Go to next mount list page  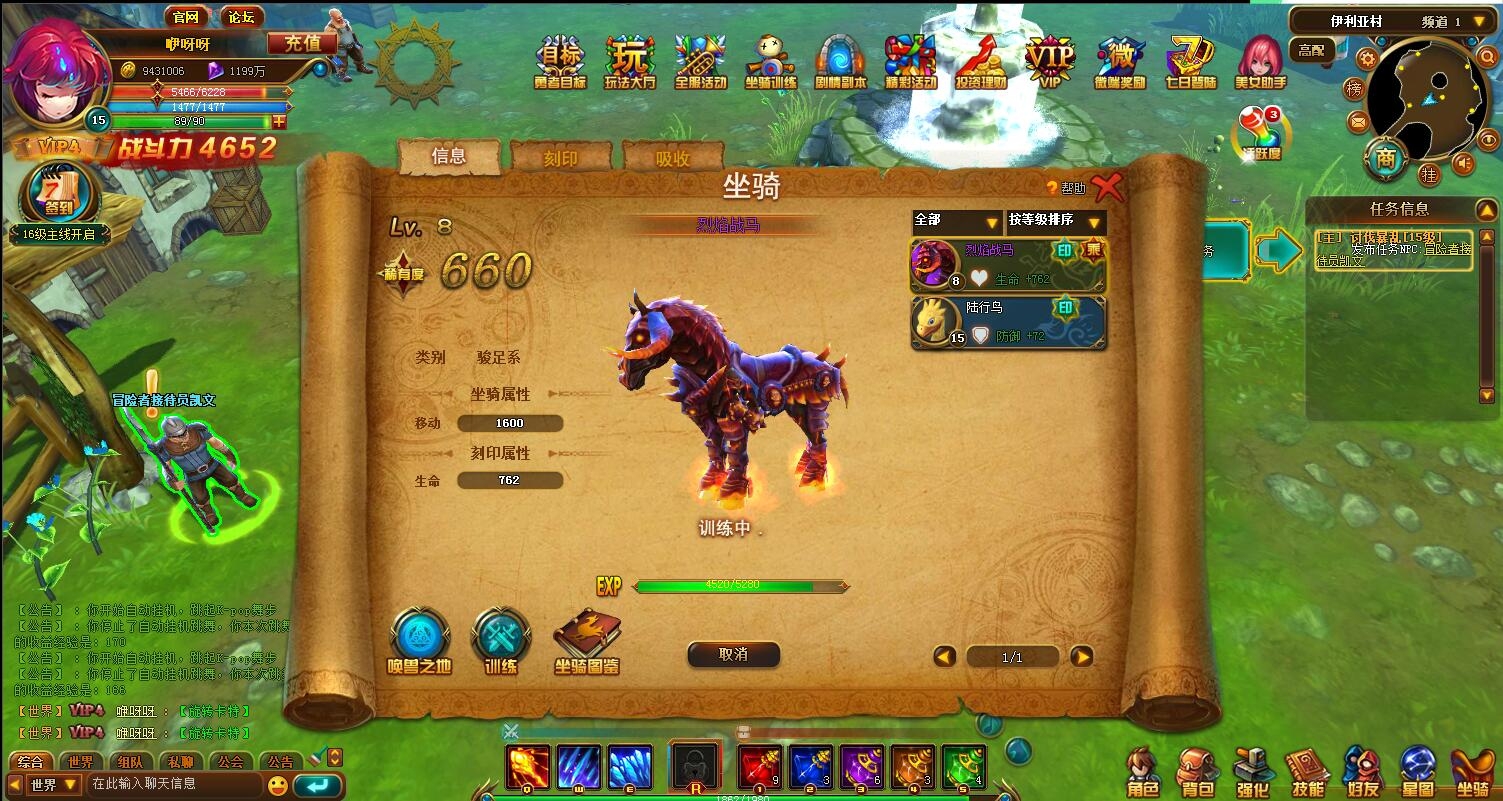coord(1081,657)
